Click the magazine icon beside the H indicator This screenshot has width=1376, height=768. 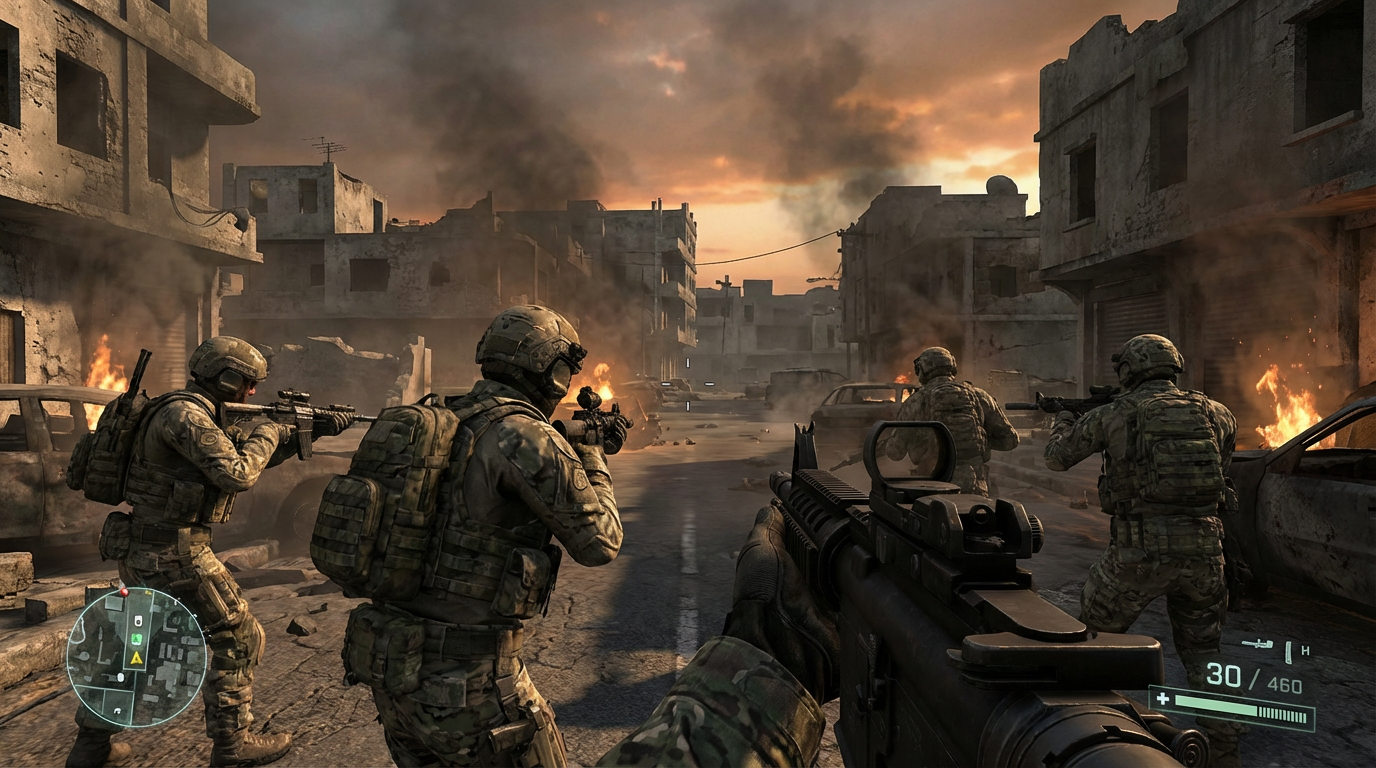(x=1288, y=653)
